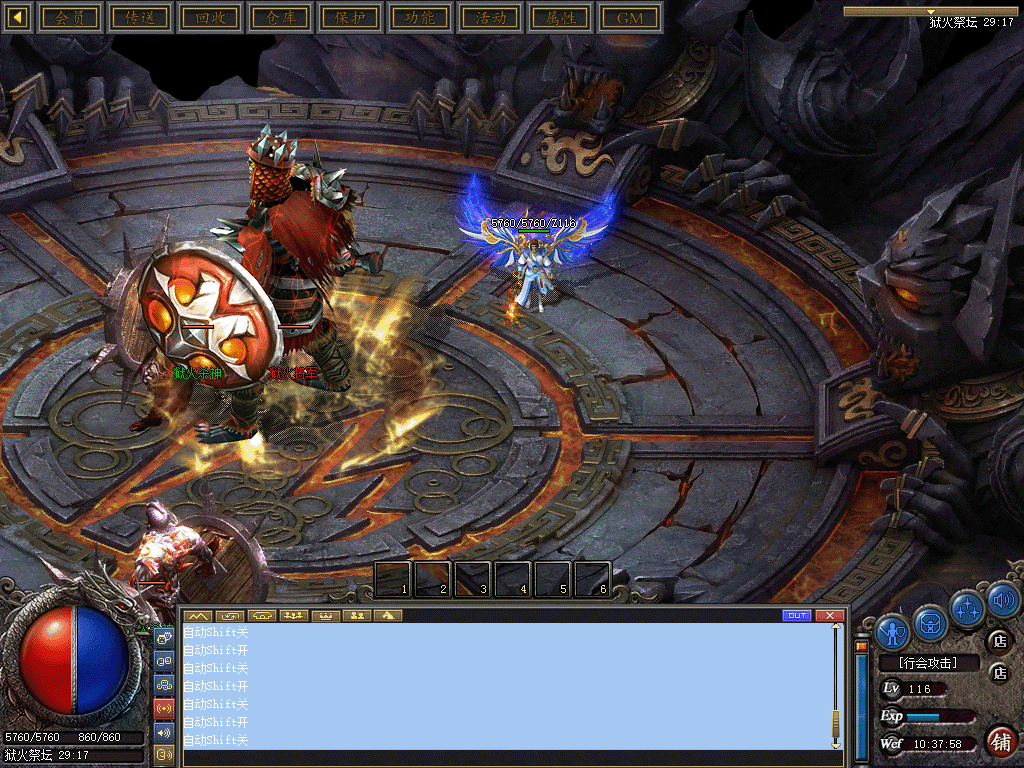Viewport: 1024px width, 768px height.
Task: Open the sparkle skills icon
Action: (967, 608)
